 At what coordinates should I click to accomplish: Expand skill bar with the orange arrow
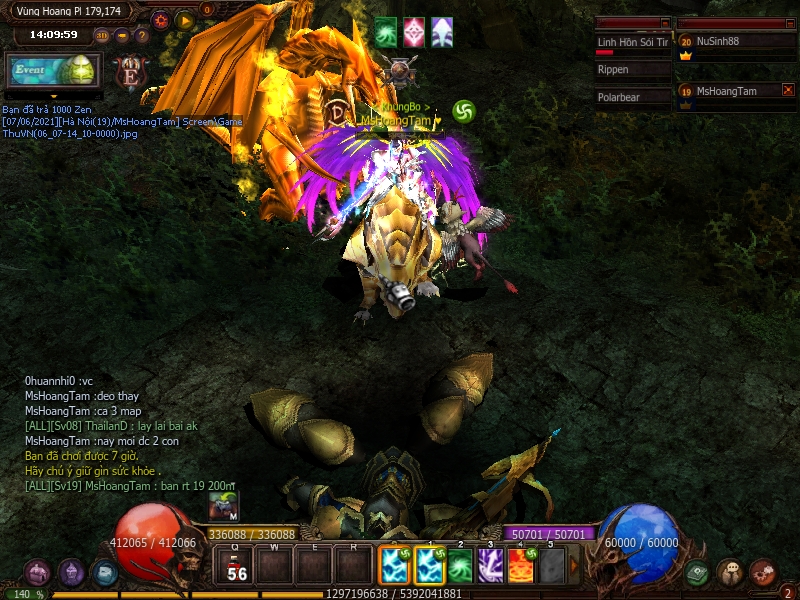tap(574, 566)
